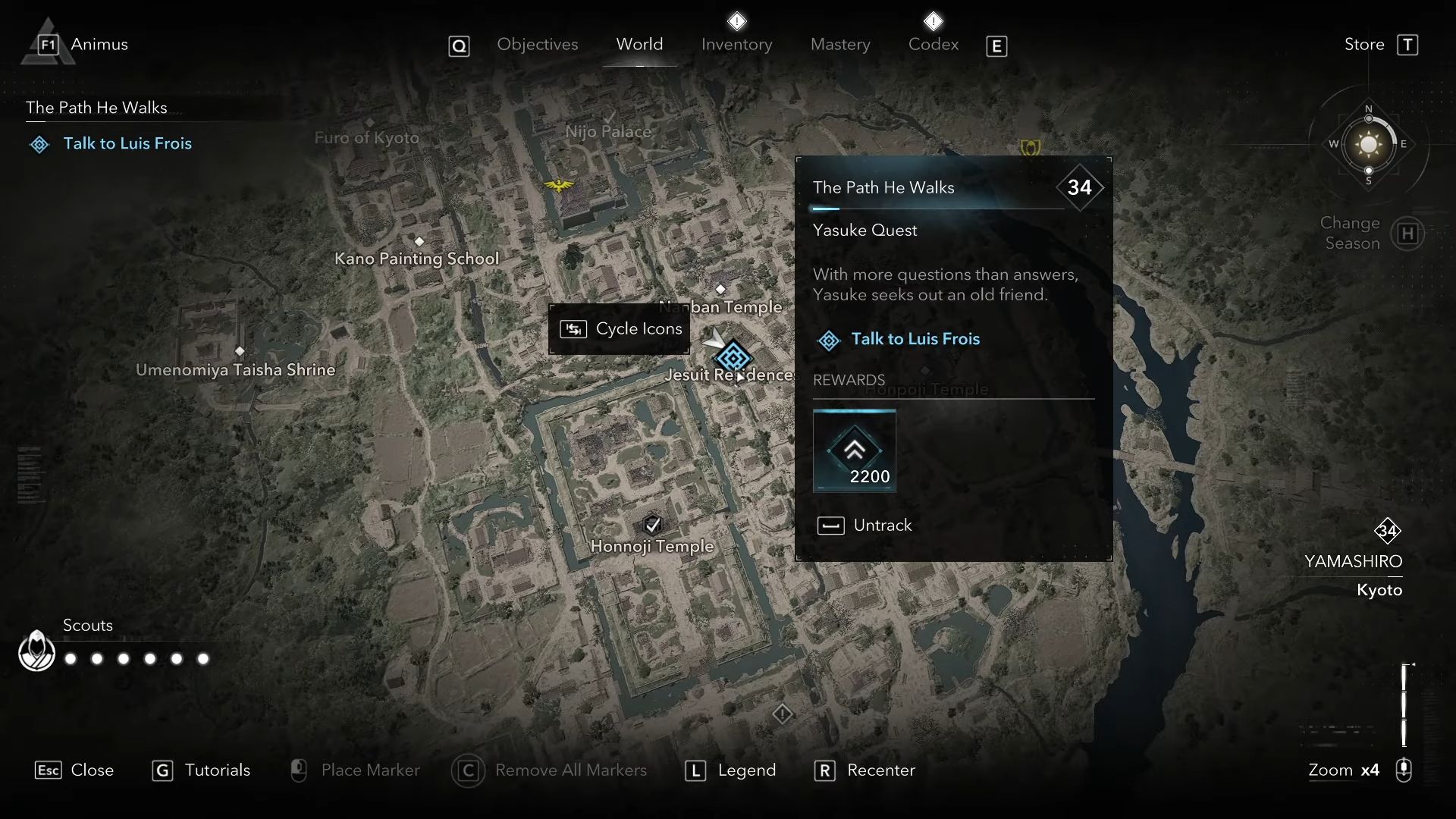Image resolution: width=1456 pixels, height=819 pixels.
Task: Select the Mastery tab
Action: [x=840, y=45]
